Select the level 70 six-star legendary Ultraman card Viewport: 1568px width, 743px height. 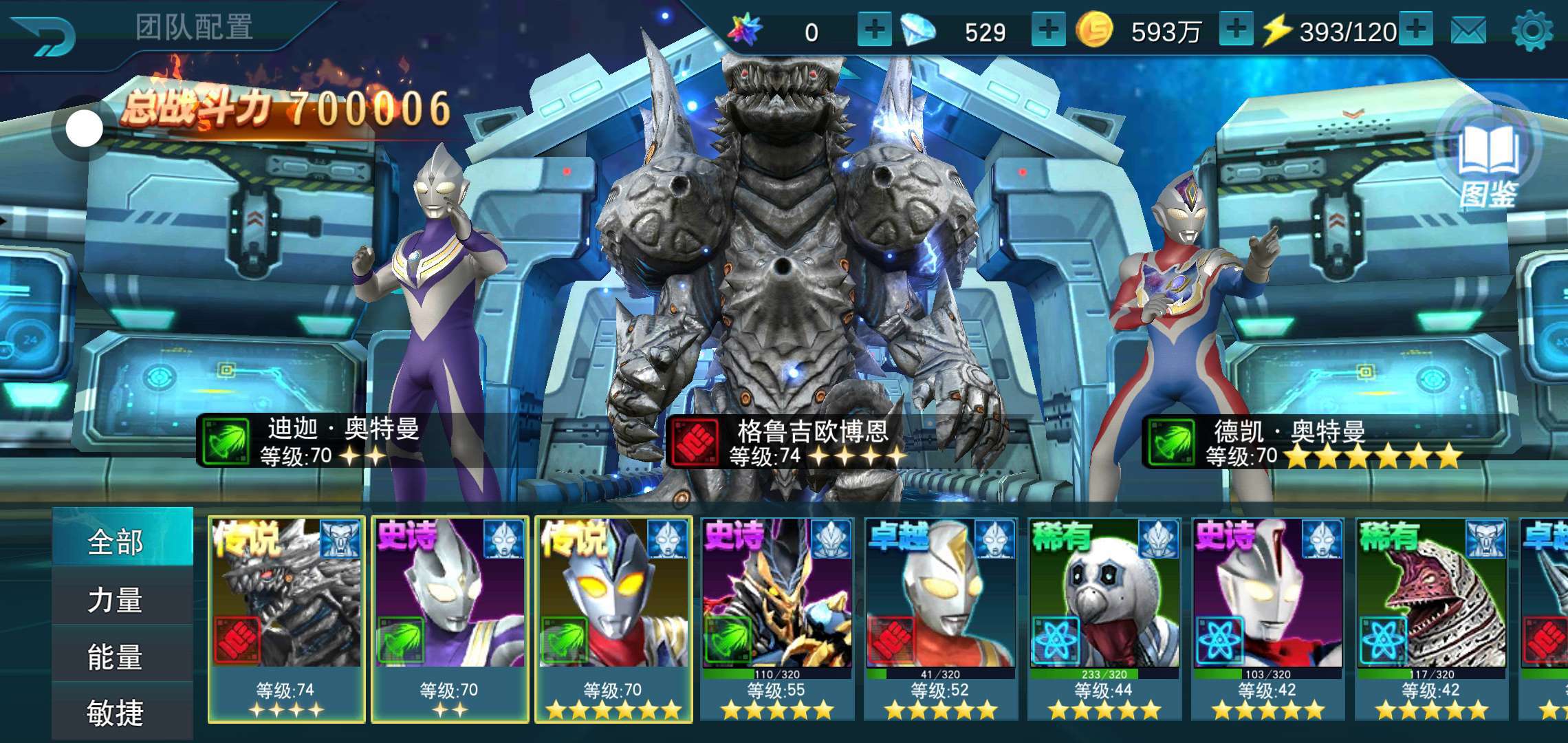(613, 619)
